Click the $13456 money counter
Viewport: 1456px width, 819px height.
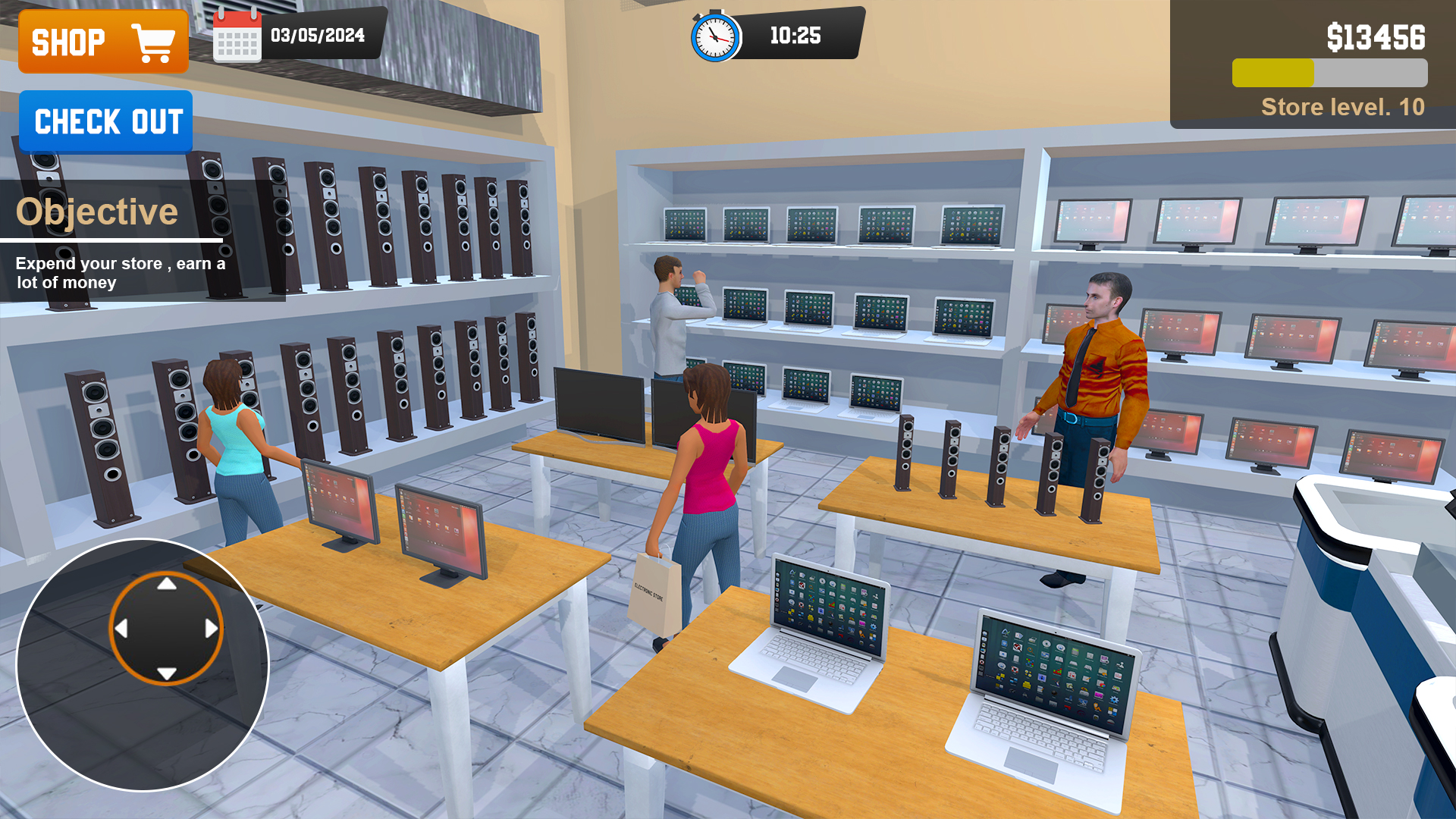coord(1377,33)
